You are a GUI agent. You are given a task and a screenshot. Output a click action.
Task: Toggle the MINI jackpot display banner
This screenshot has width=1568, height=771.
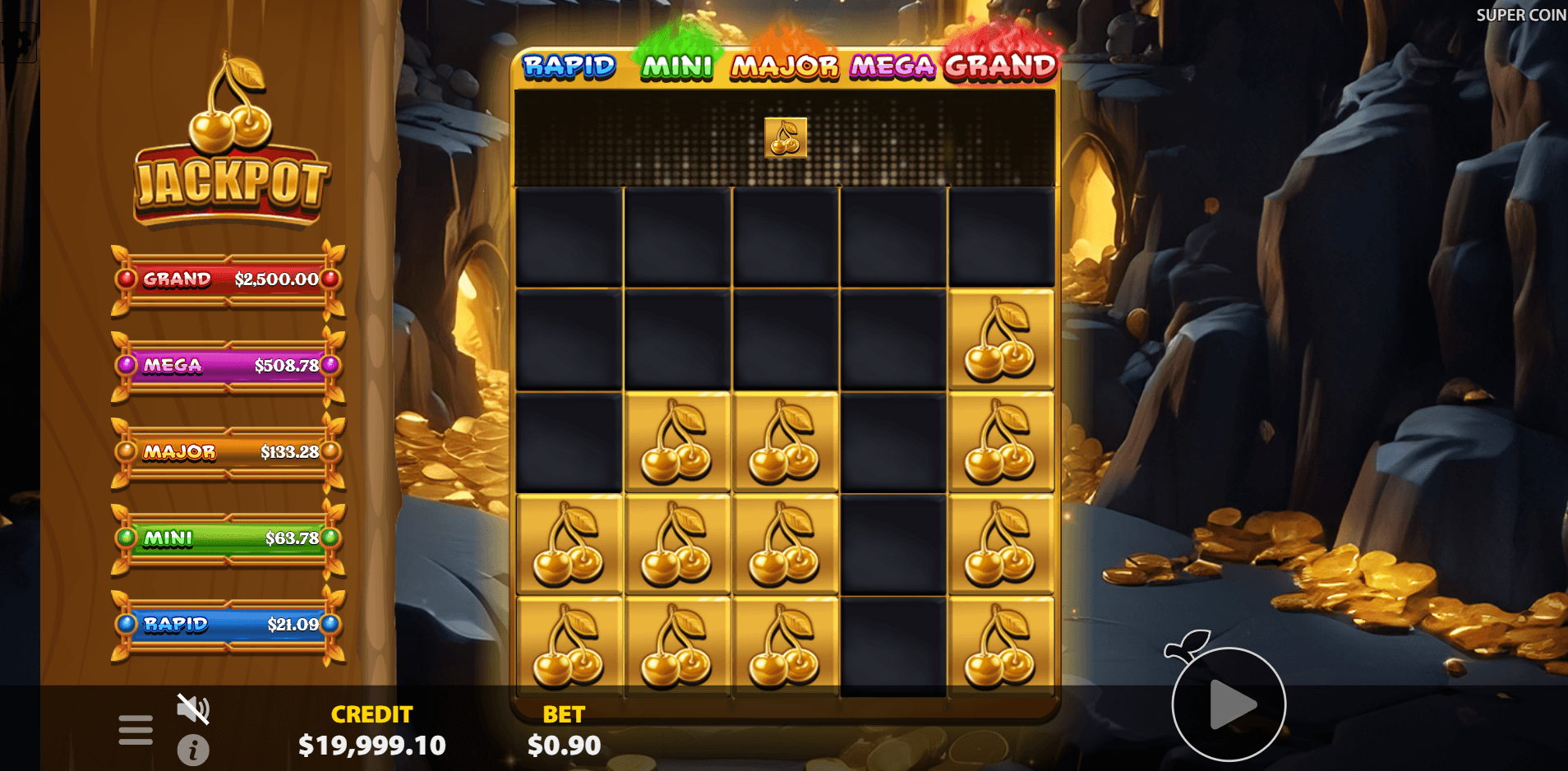click(225, 538)
